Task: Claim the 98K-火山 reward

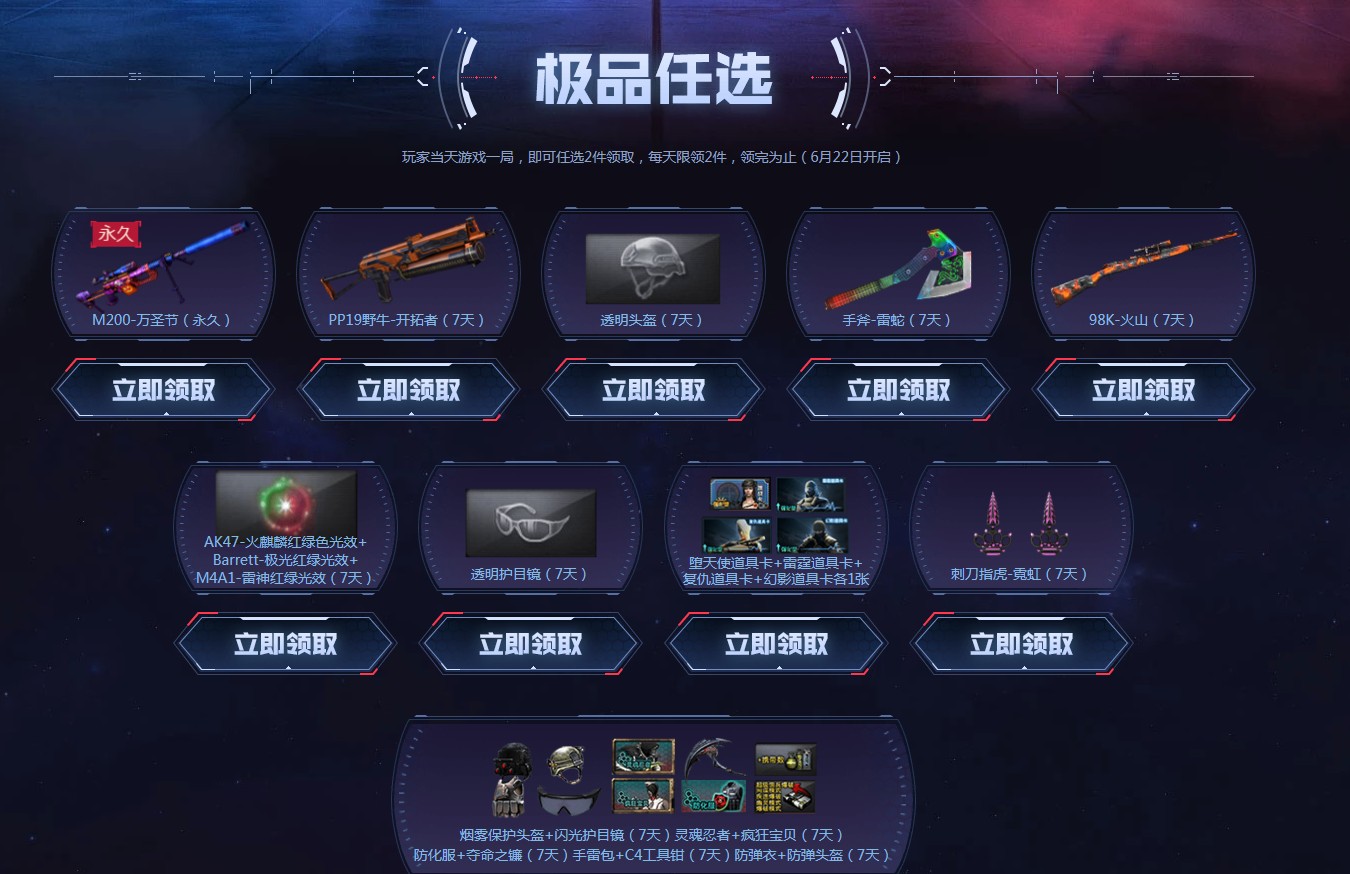Action: [x=1142, y=390]
